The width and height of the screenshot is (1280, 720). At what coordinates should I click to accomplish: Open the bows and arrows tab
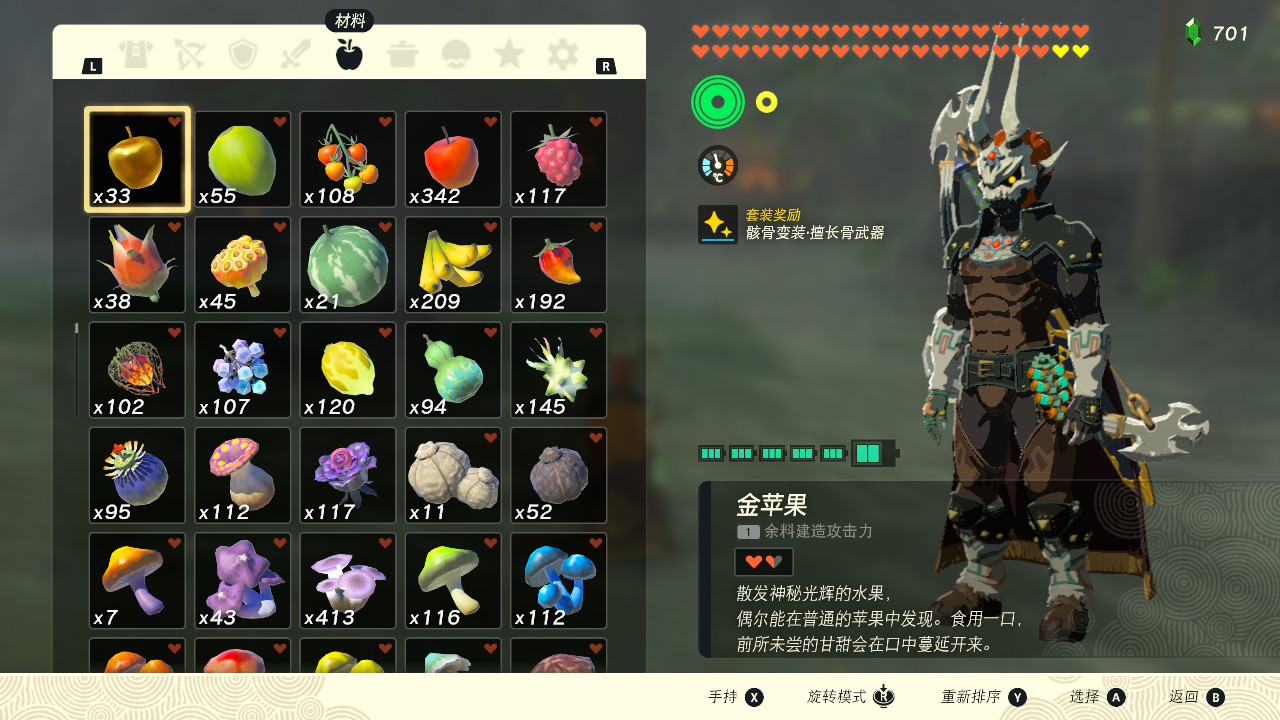(189, 54)
